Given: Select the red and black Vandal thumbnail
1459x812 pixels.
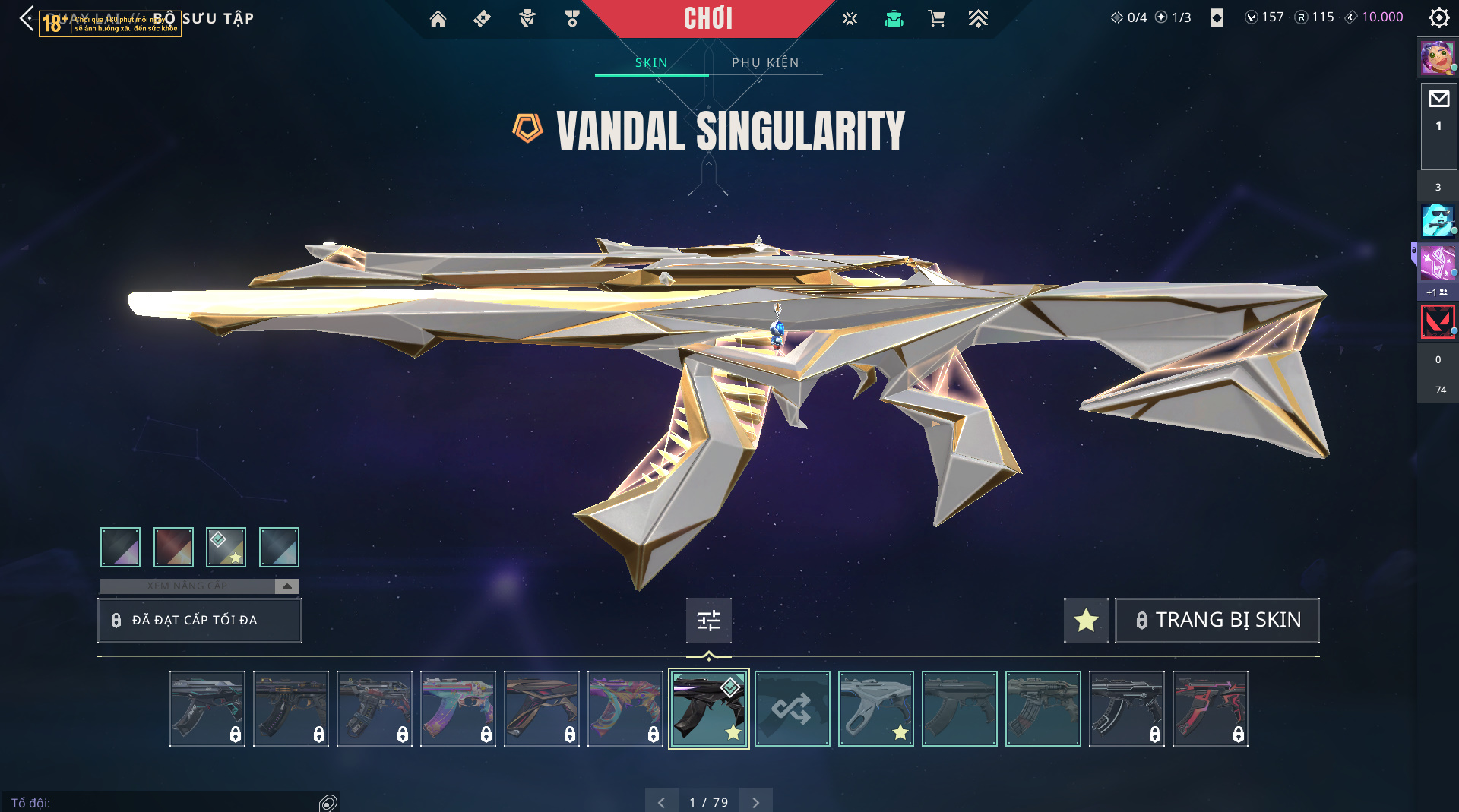Looking at the screenshot, I should [x=1210, y=709].
